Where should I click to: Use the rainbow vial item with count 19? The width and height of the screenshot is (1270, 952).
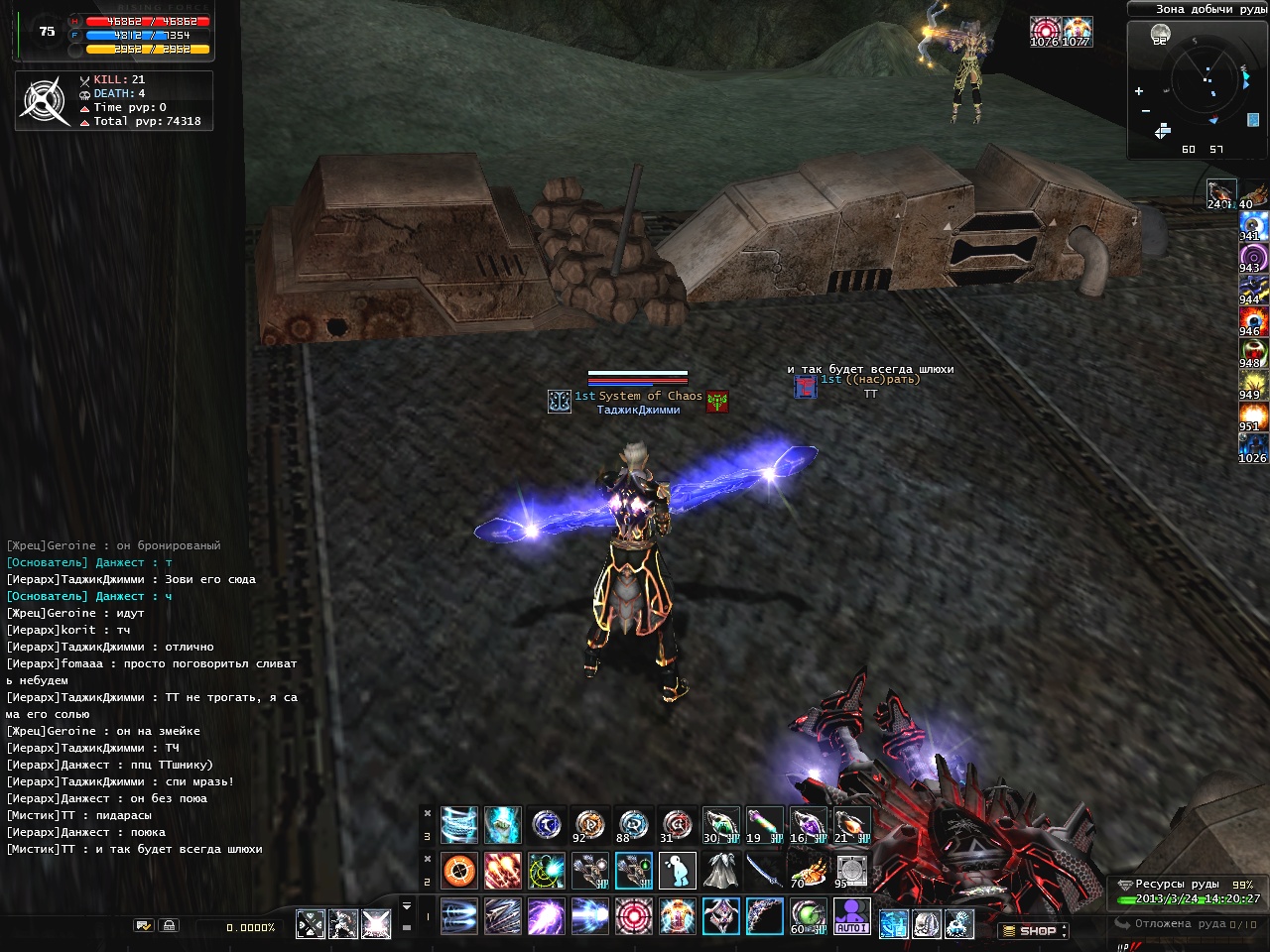(764, 825)
